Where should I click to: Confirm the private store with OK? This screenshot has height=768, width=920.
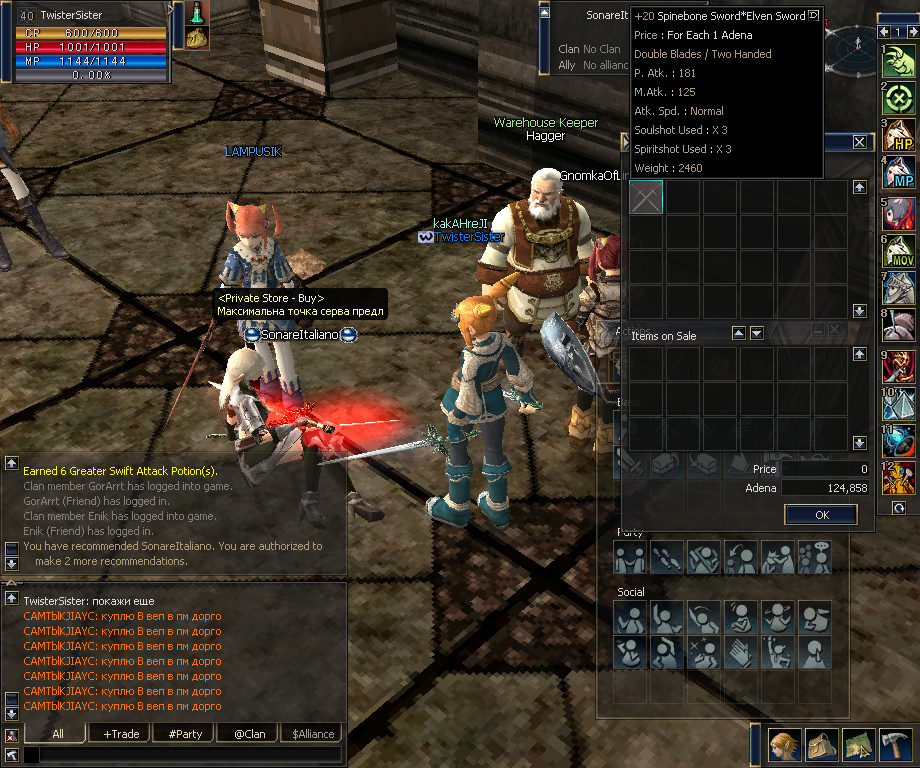click(821, 515)
